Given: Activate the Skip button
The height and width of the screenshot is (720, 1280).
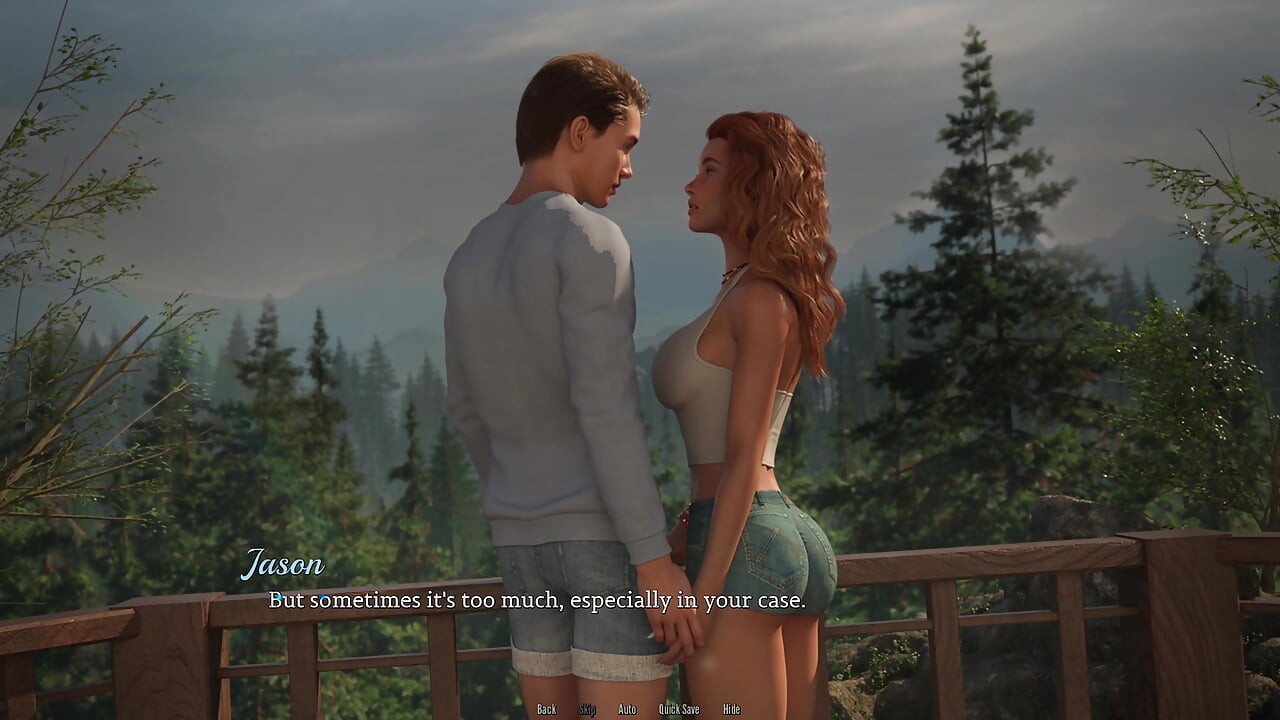Looking at the screenshot, I should pyautogui.click(x=587, y=709).
